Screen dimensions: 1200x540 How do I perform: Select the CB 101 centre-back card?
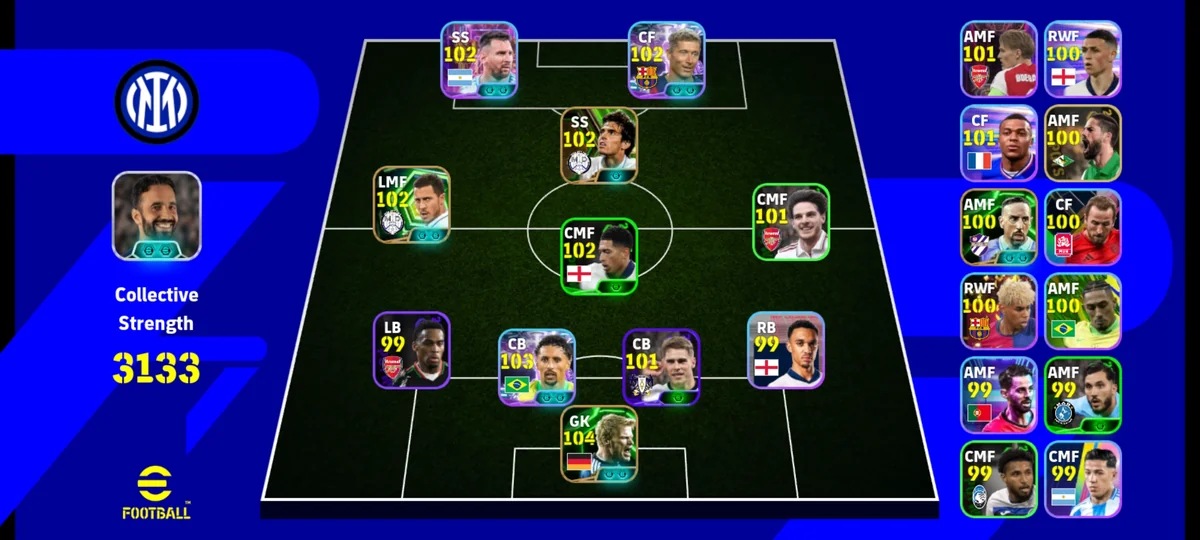661,367
